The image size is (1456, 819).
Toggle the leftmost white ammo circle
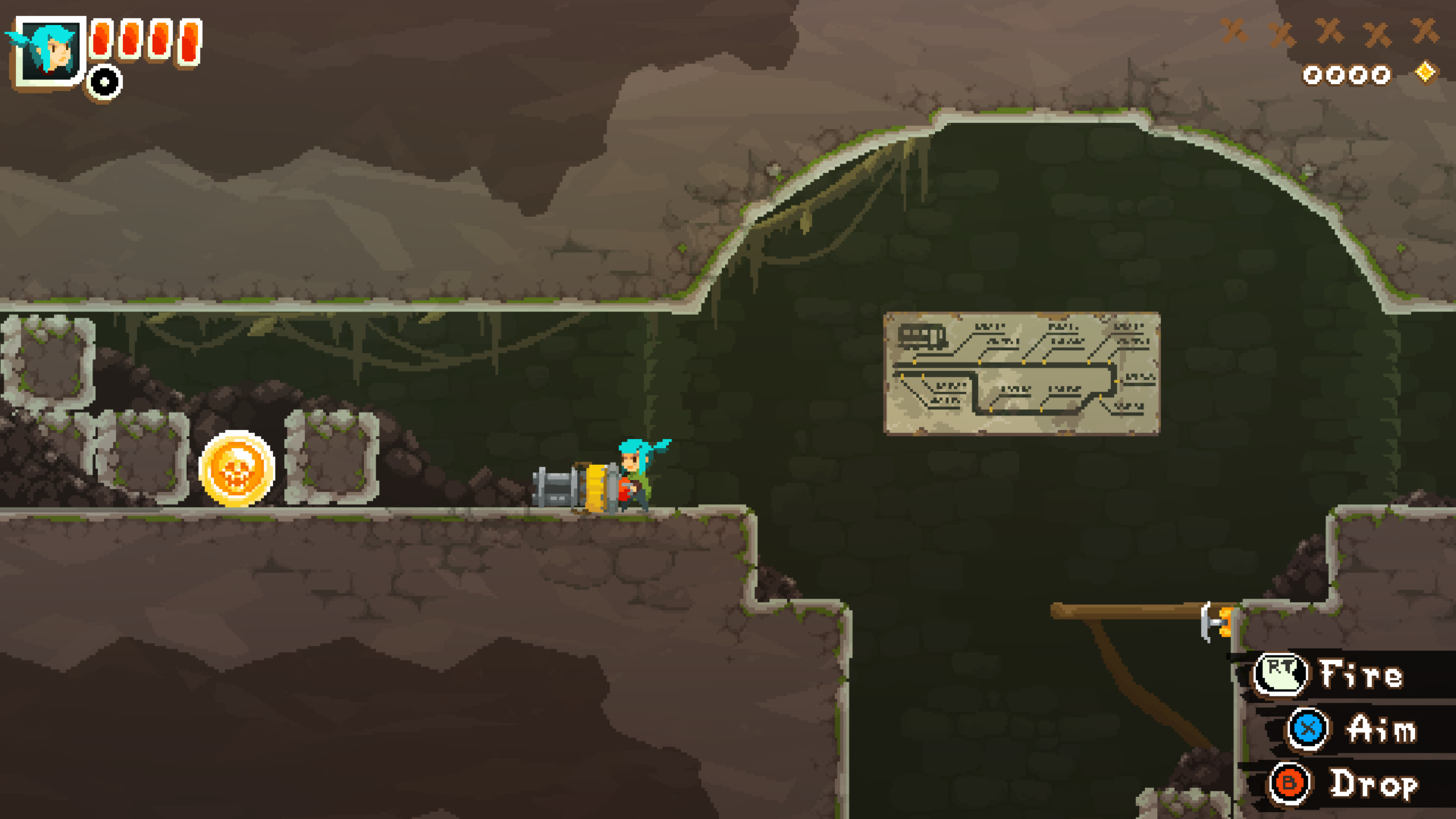tap(1313, 74)
